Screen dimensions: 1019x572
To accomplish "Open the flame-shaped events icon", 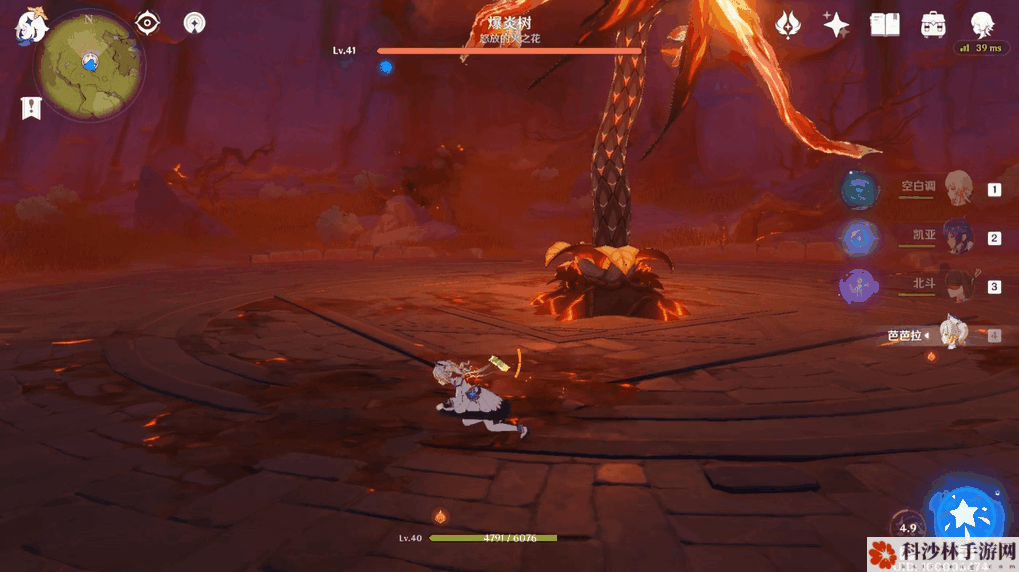I will pos(789,25).
